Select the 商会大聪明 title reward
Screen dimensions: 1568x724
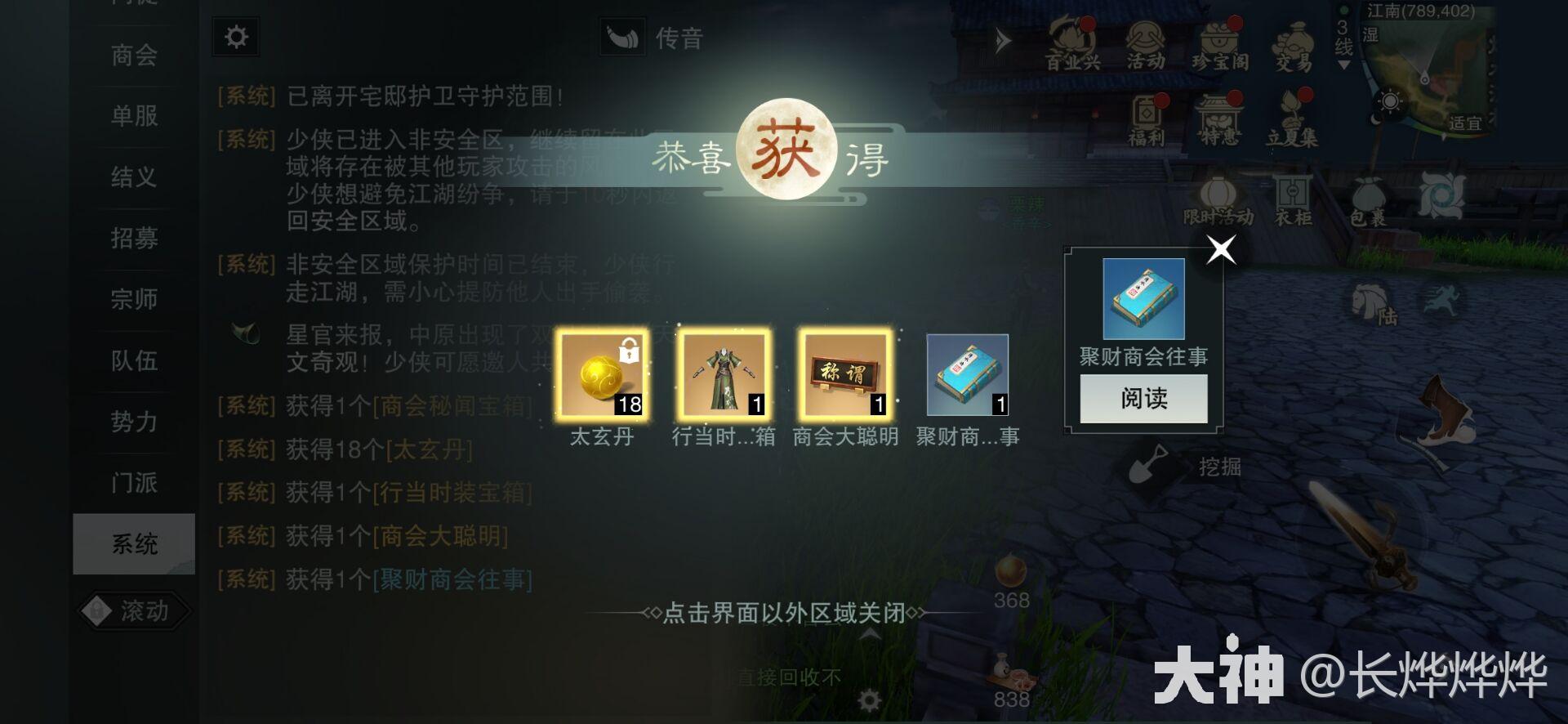tap(844, 375)
